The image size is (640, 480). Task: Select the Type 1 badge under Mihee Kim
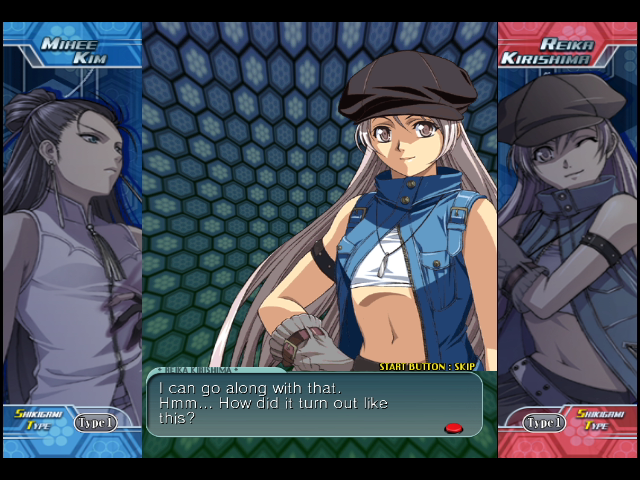click(x=95, y=422)
